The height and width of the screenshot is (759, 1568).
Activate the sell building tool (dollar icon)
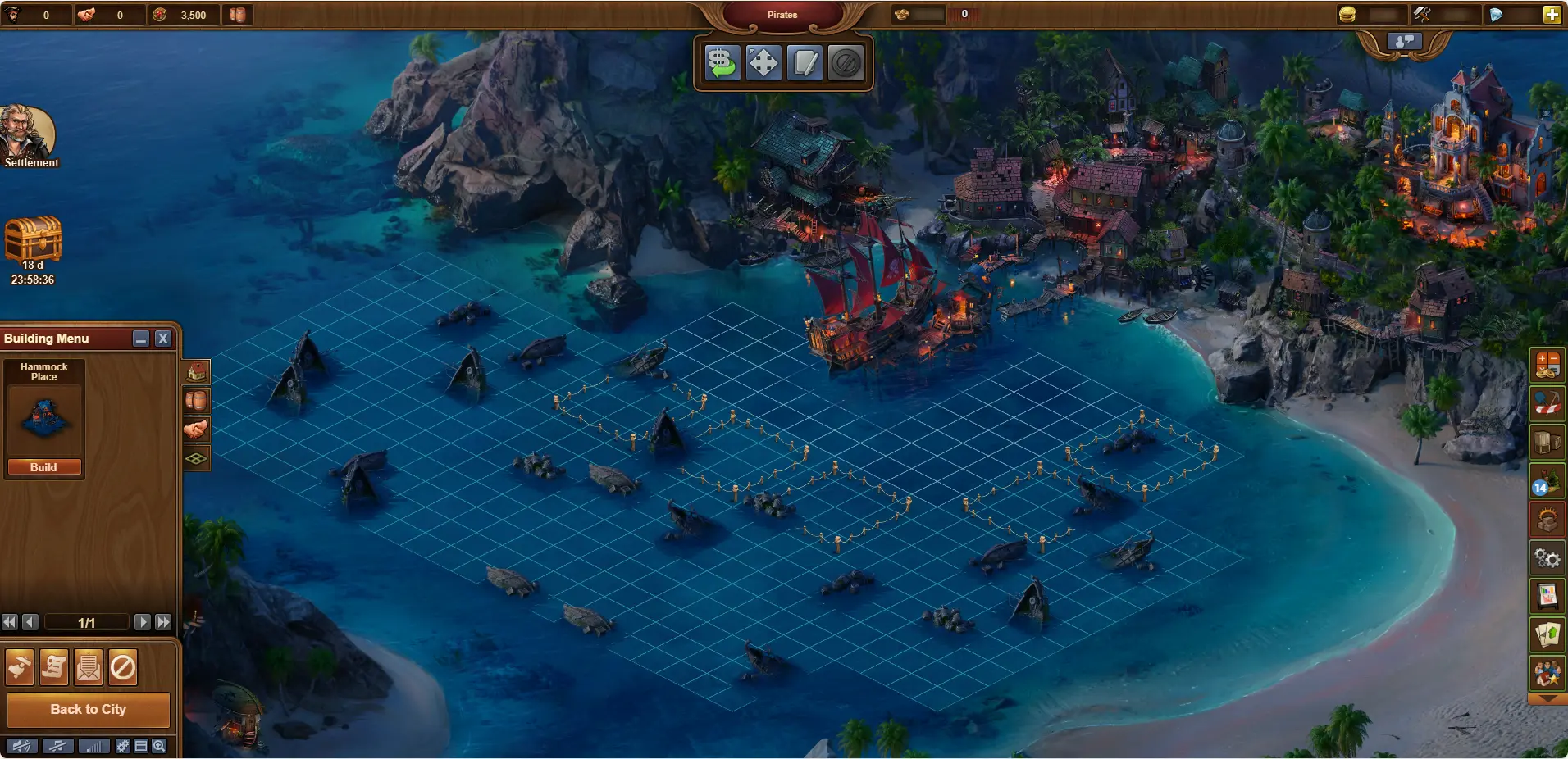(x=722, y=63)
